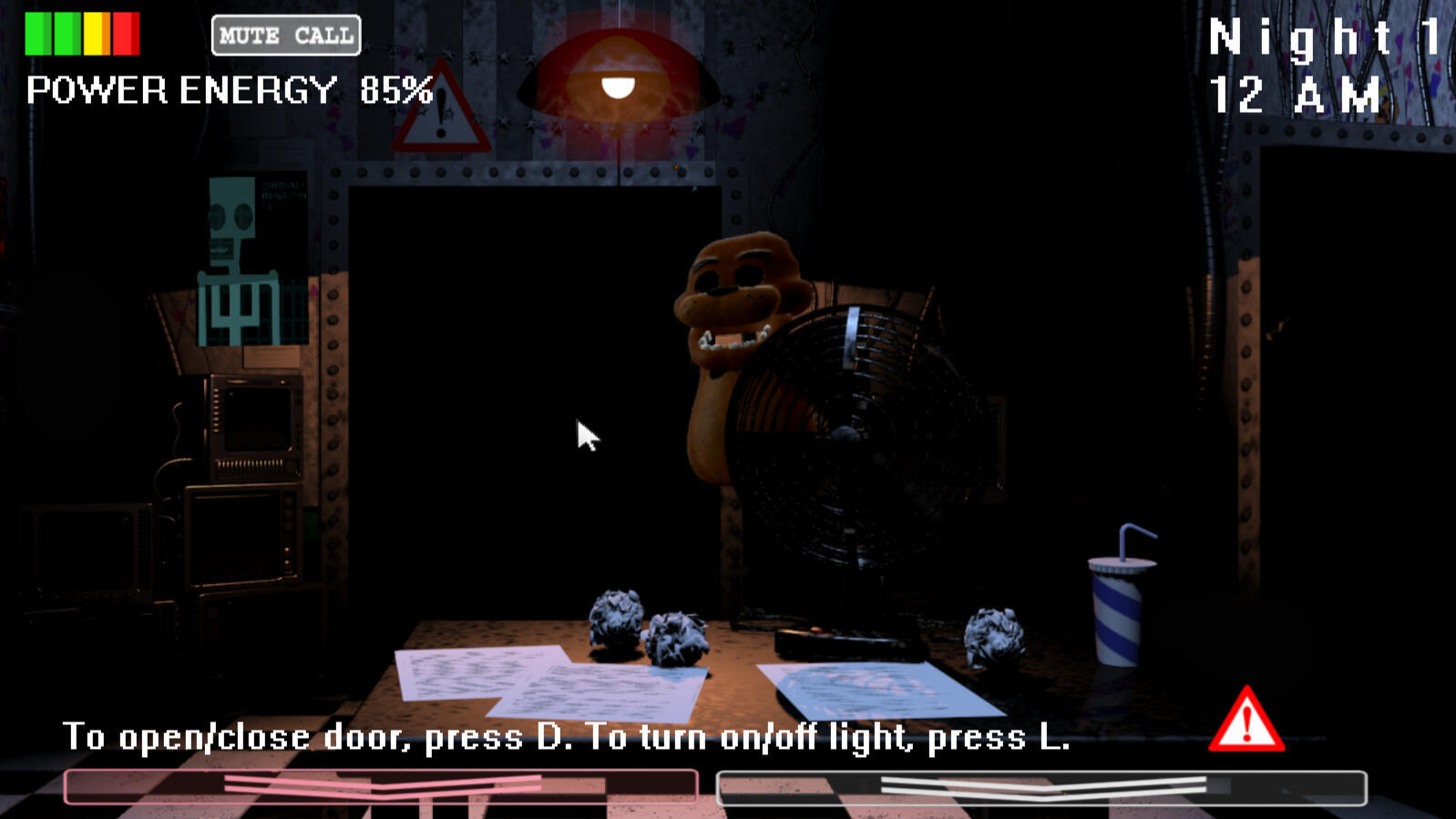The height and width of the screenshot is (819, 1456).
Task: Click the POWER ENERGY 85% text
Action: [x=228, y=89]
